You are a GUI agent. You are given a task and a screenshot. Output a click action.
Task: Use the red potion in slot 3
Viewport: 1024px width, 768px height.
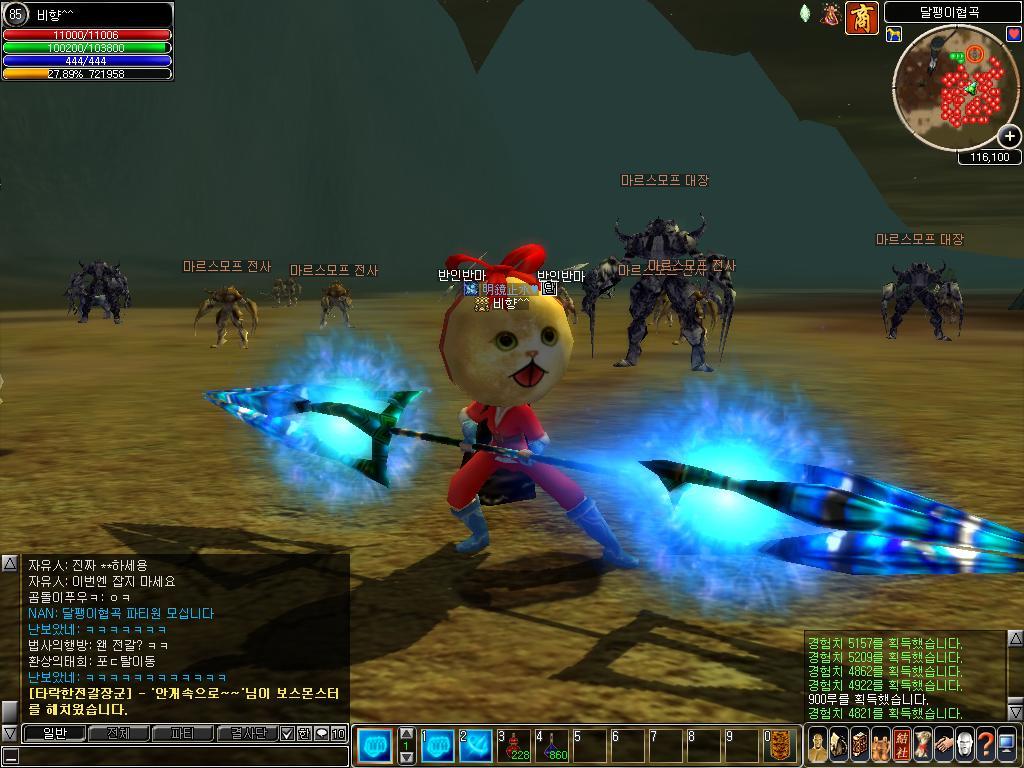click(516, 745)
